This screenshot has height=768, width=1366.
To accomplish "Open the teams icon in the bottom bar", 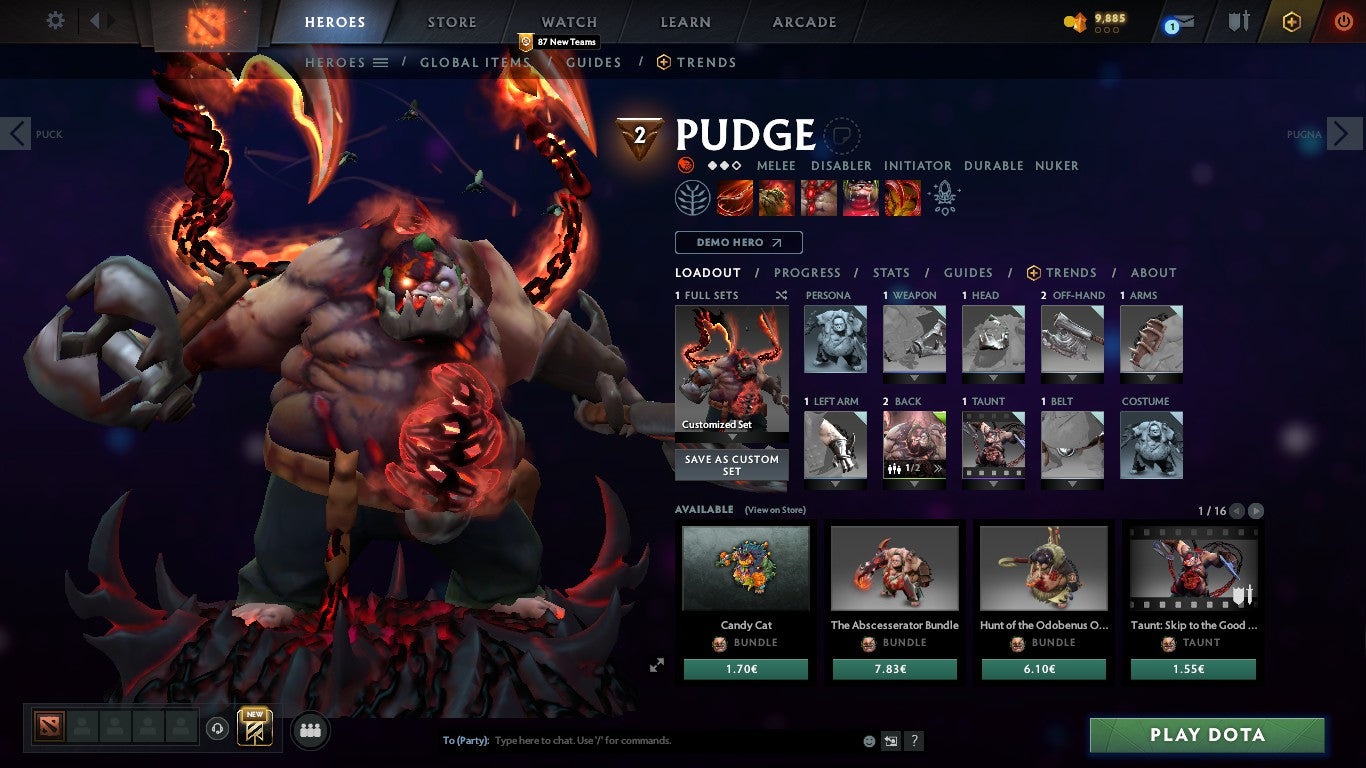I will click(x=310, y=731).
